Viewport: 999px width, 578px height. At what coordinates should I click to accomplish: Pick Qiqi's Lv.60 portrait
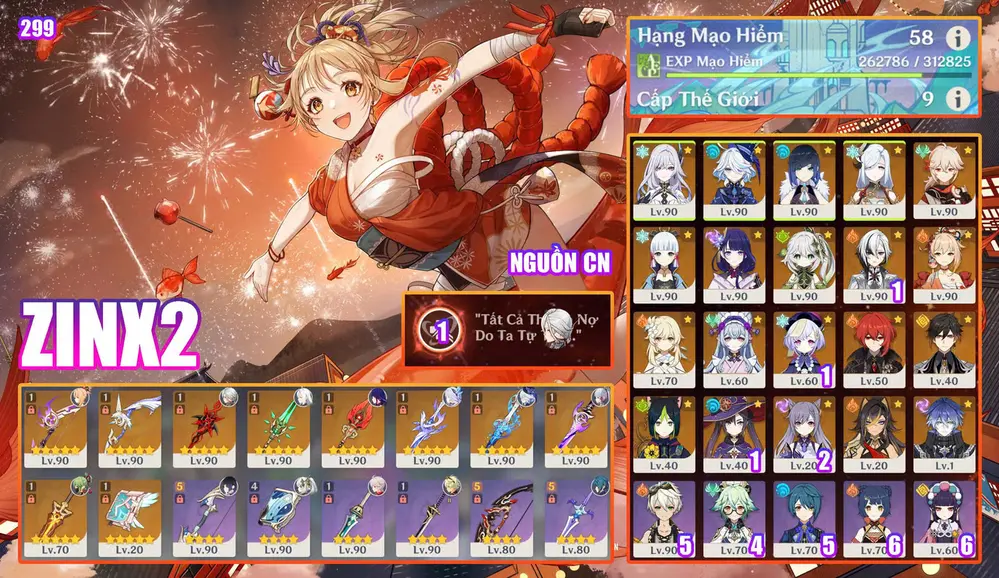pyautogui.click(x=807, y=349)
